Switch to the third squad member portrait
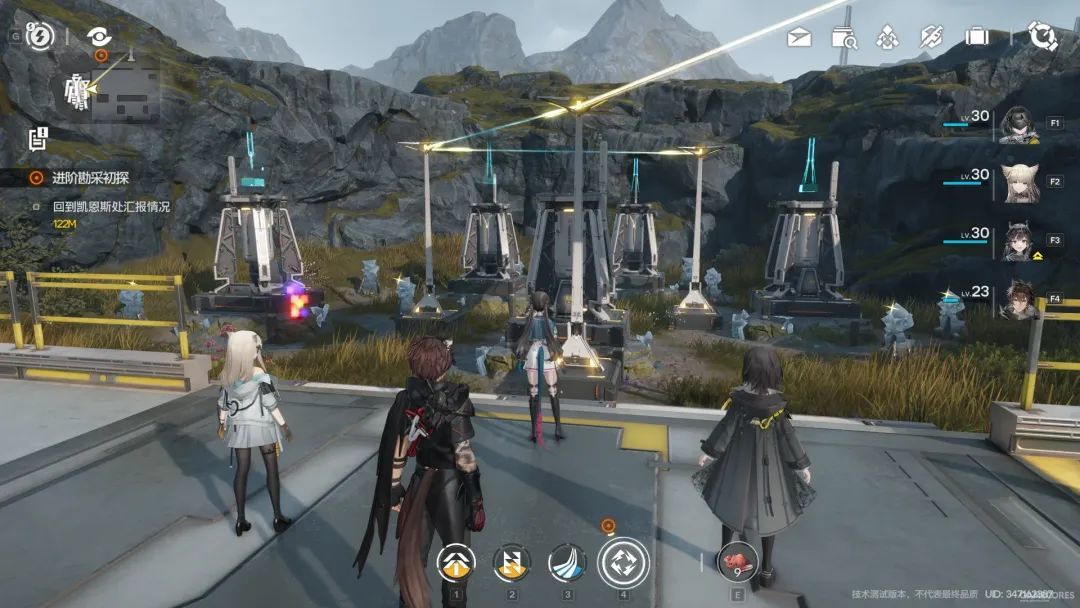The width and height of the screenshot is (1080, 608). point(1019,242)
